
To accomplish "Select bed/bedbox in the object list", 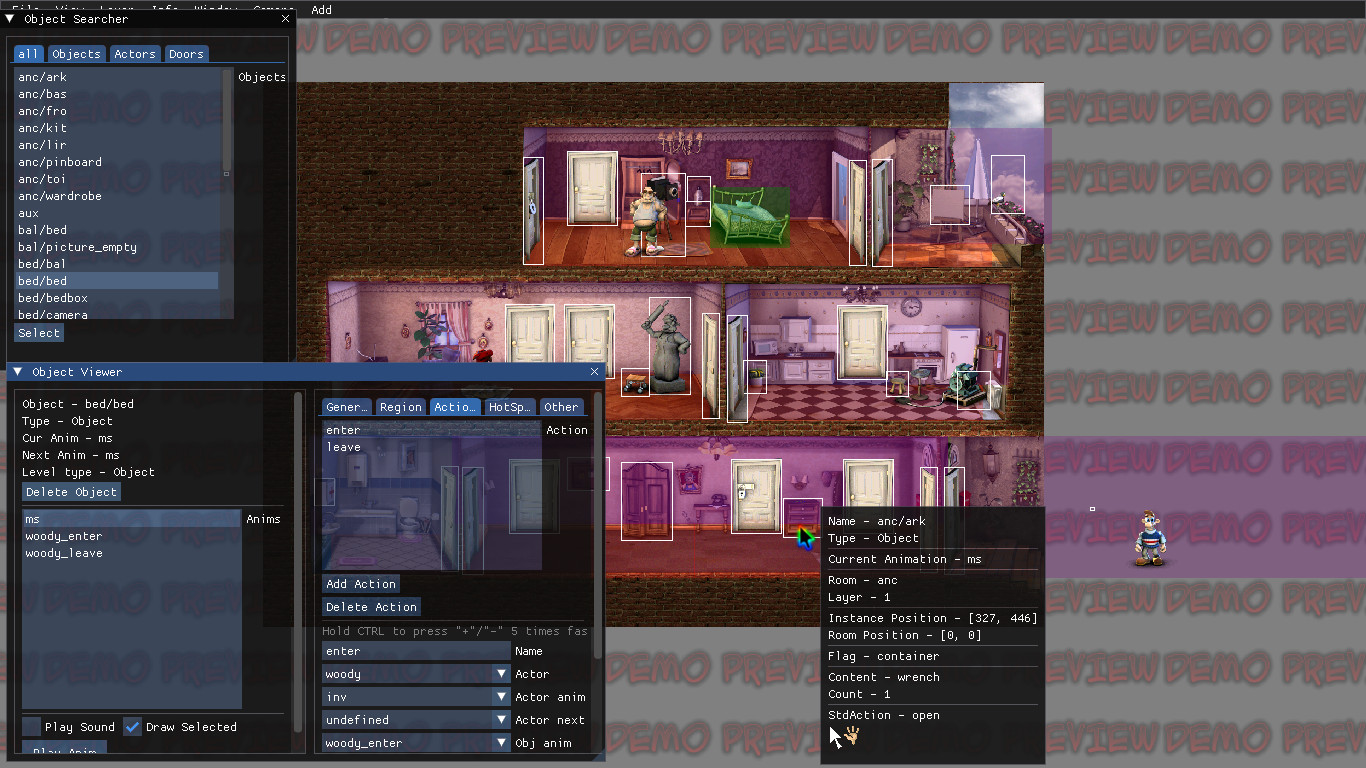I will point(53,297).
